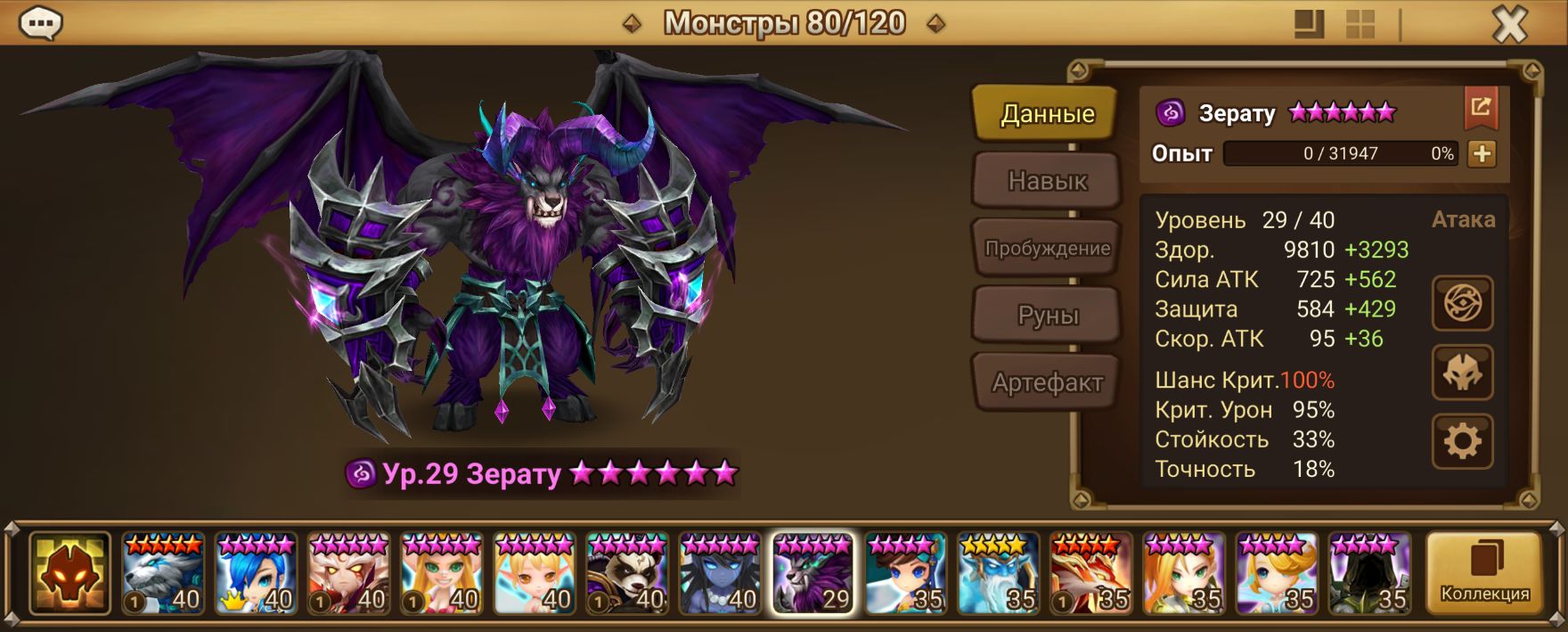Click the gear settings icon in stats panel

click(1462, 441)
